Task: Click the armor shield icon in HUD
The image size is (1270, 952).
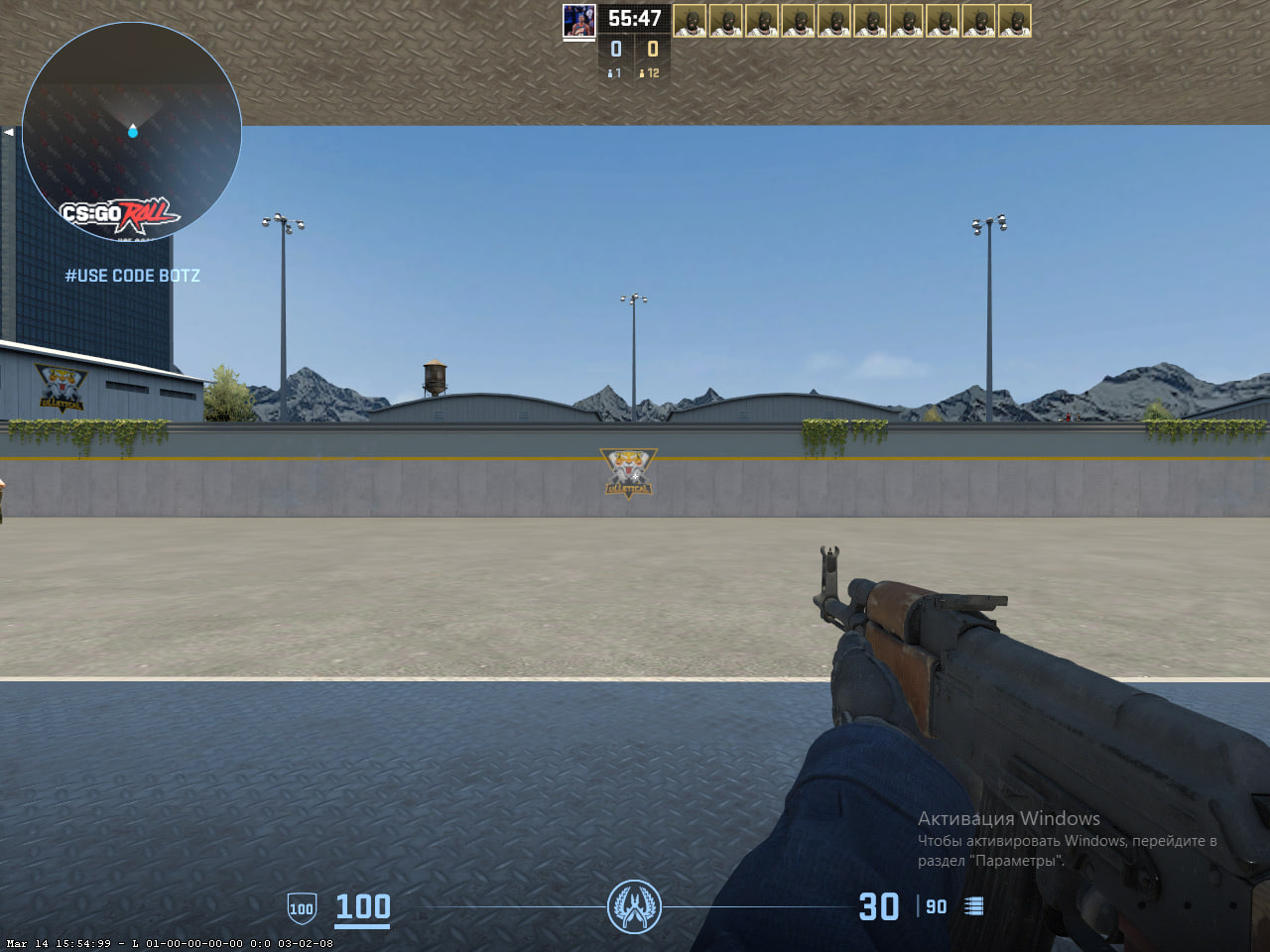Action: click(x=301, y=907)
